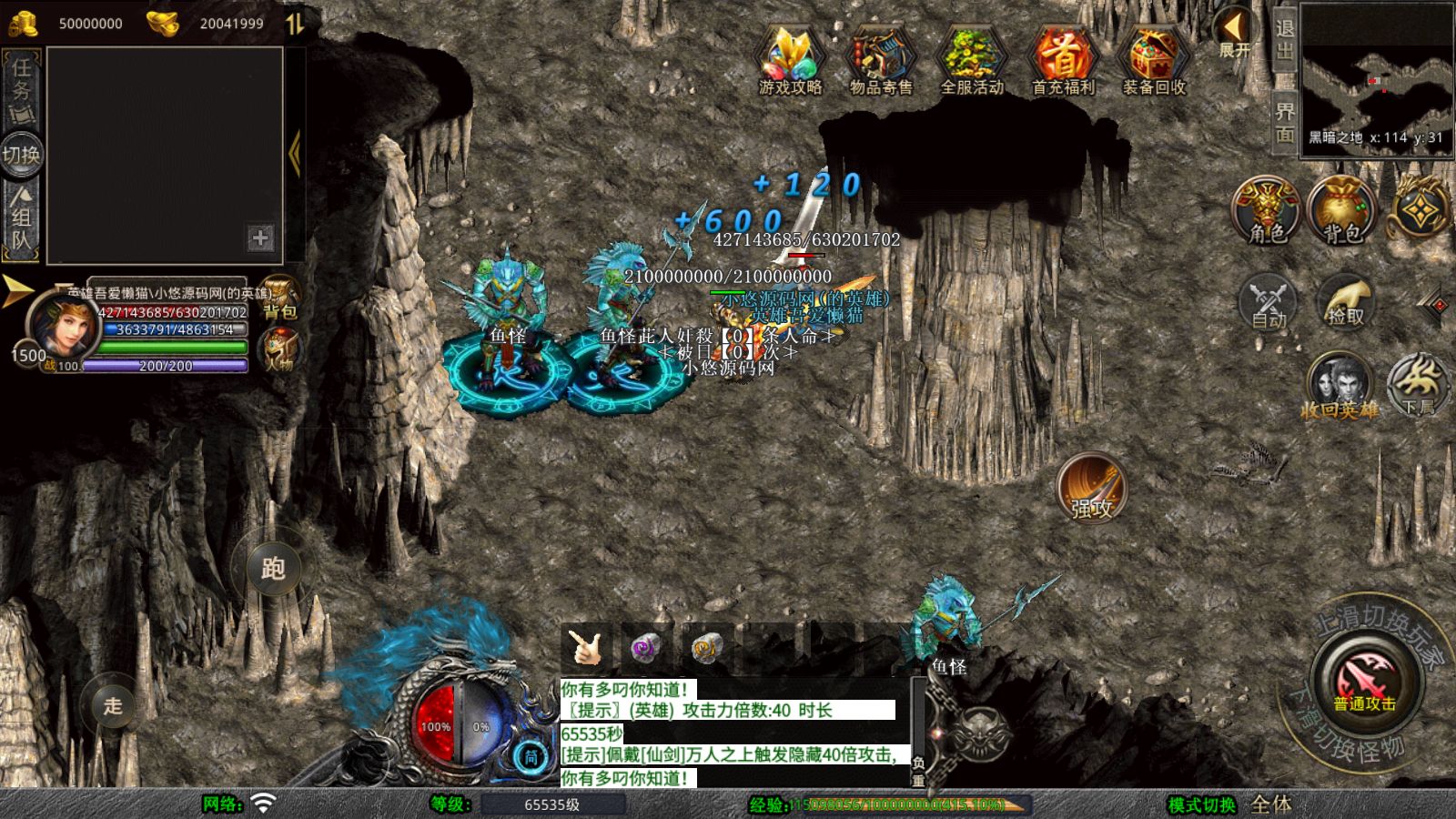Activate the 强攻 strong attack skill
Image resolution: width=1456 pixels, height=819 pixels.
click(1093, 490)
